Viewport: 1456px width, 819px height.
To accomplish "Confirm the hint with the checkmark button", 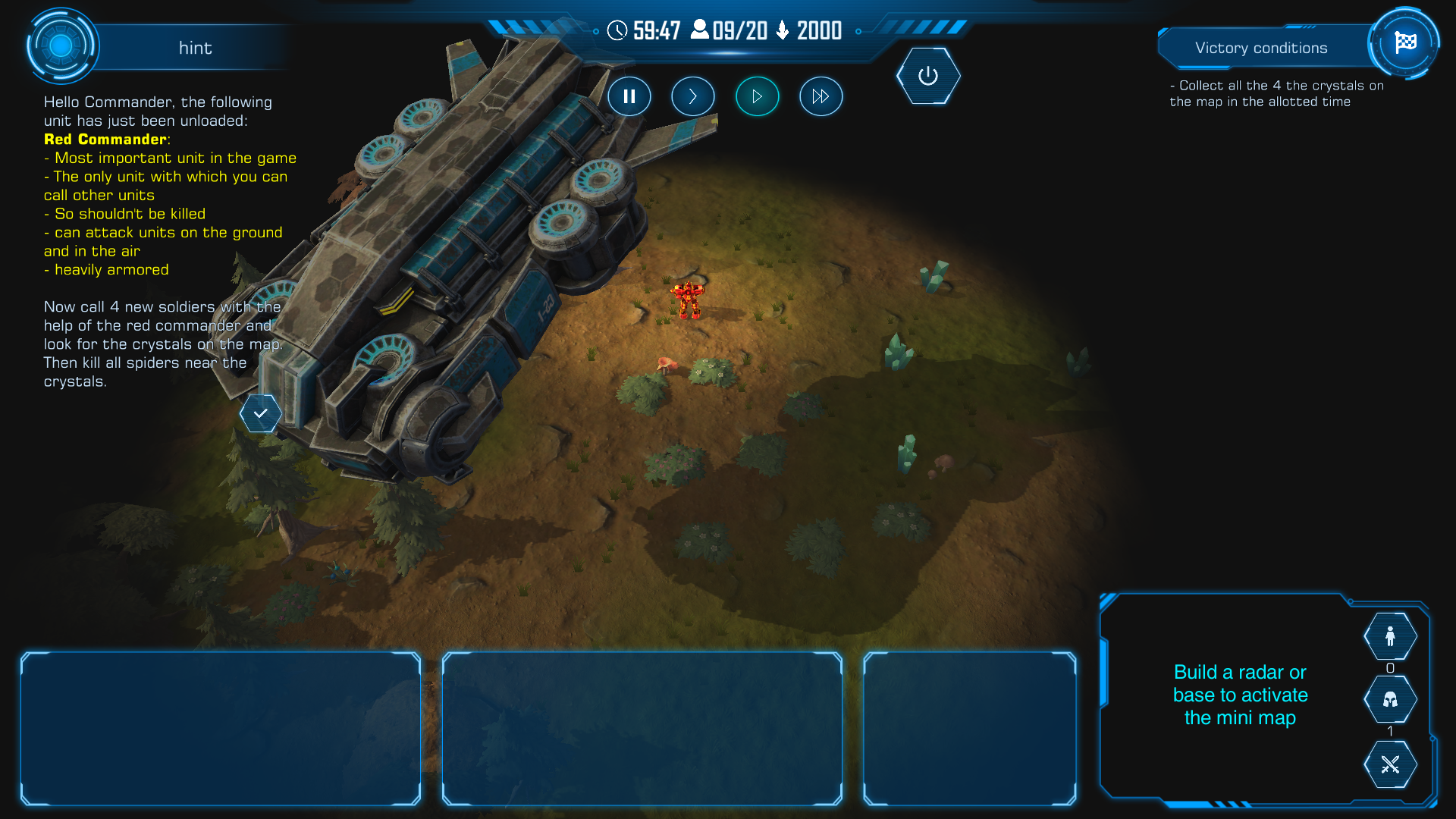I will (261, 413).
